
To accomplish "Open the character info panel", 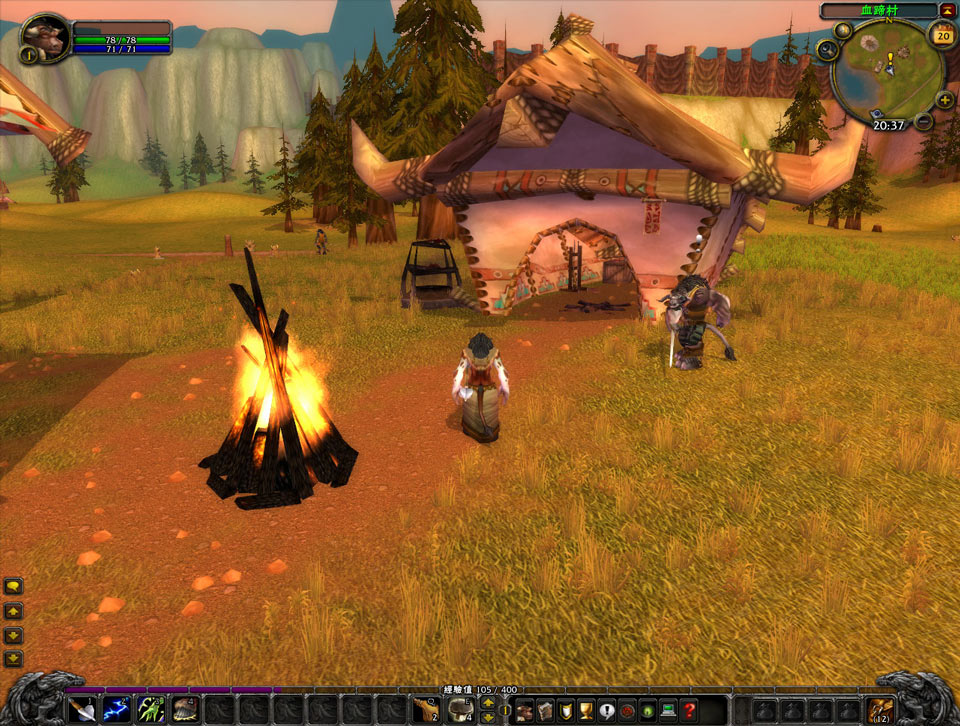I will pyautogui.click(x=524, y=711).
